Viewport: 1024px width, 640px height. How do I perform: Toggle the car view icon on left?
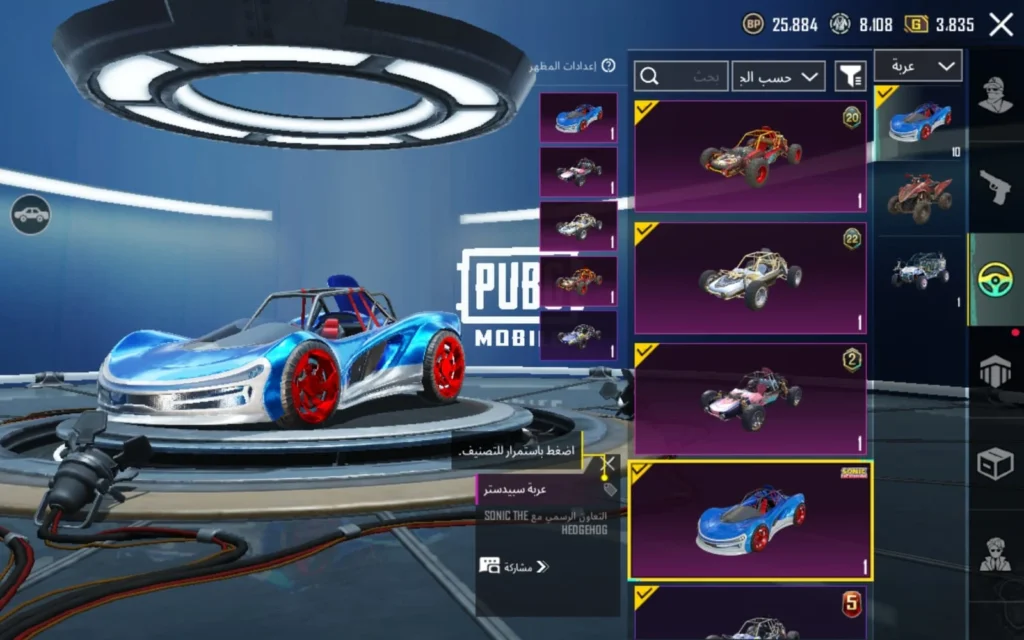(31, 214)
